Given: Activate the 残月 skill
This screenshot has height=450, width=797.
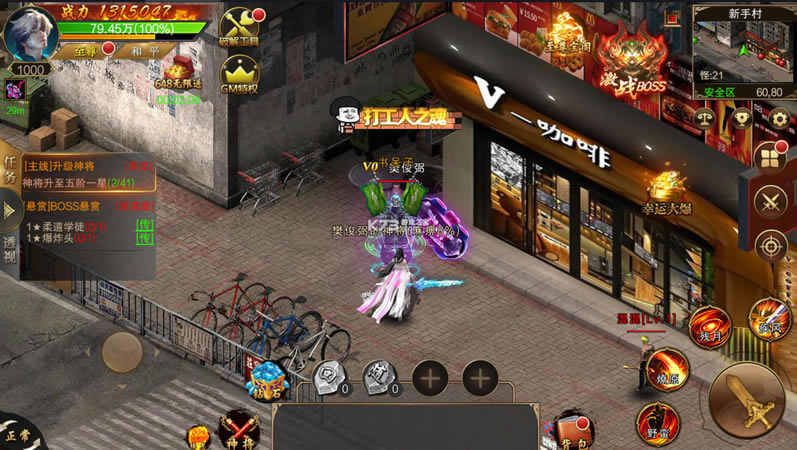Looking at the screenshot, I should point(709,328).
